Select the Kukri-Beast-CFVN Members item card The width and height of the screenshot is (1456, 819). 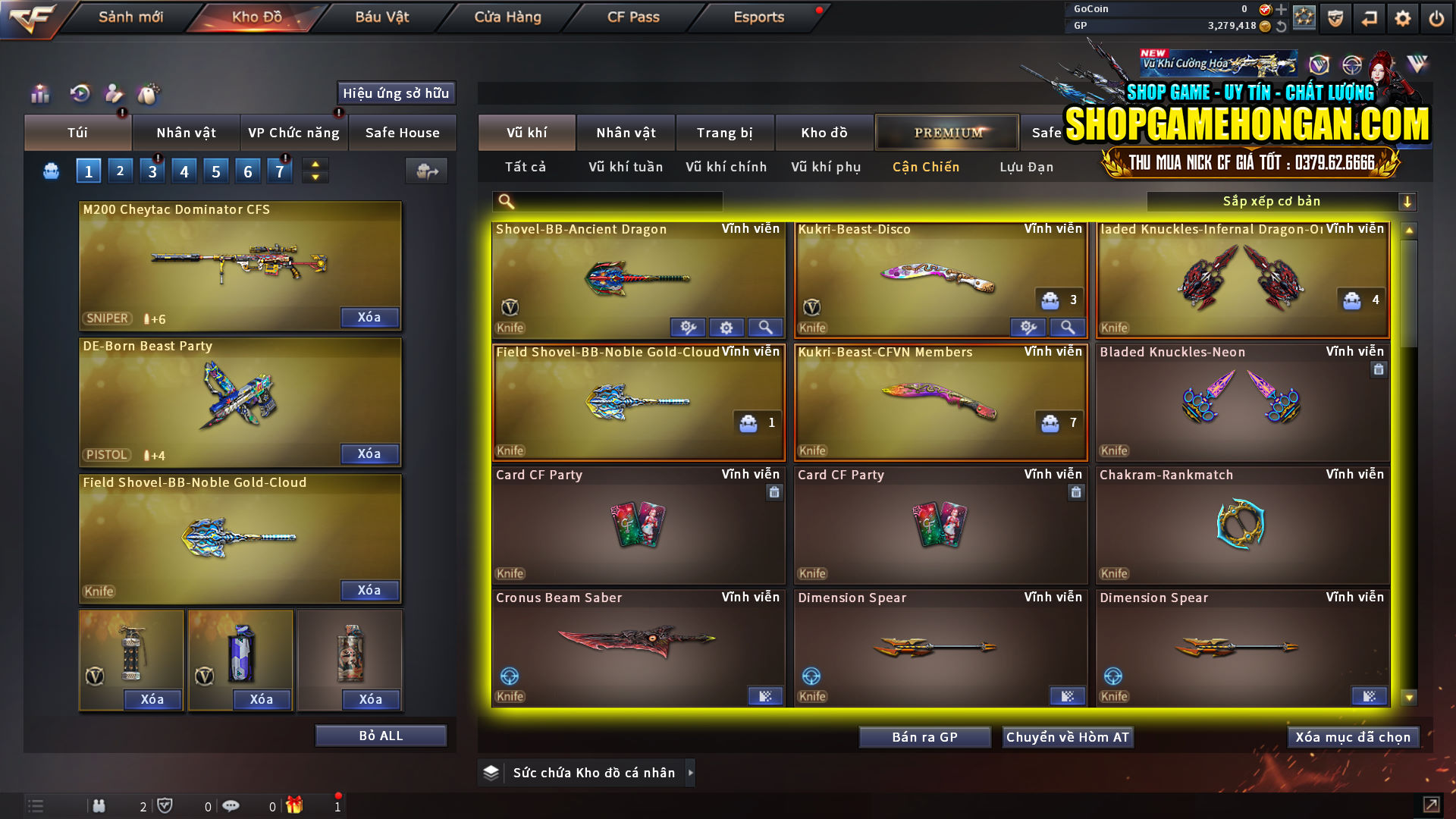940,402
